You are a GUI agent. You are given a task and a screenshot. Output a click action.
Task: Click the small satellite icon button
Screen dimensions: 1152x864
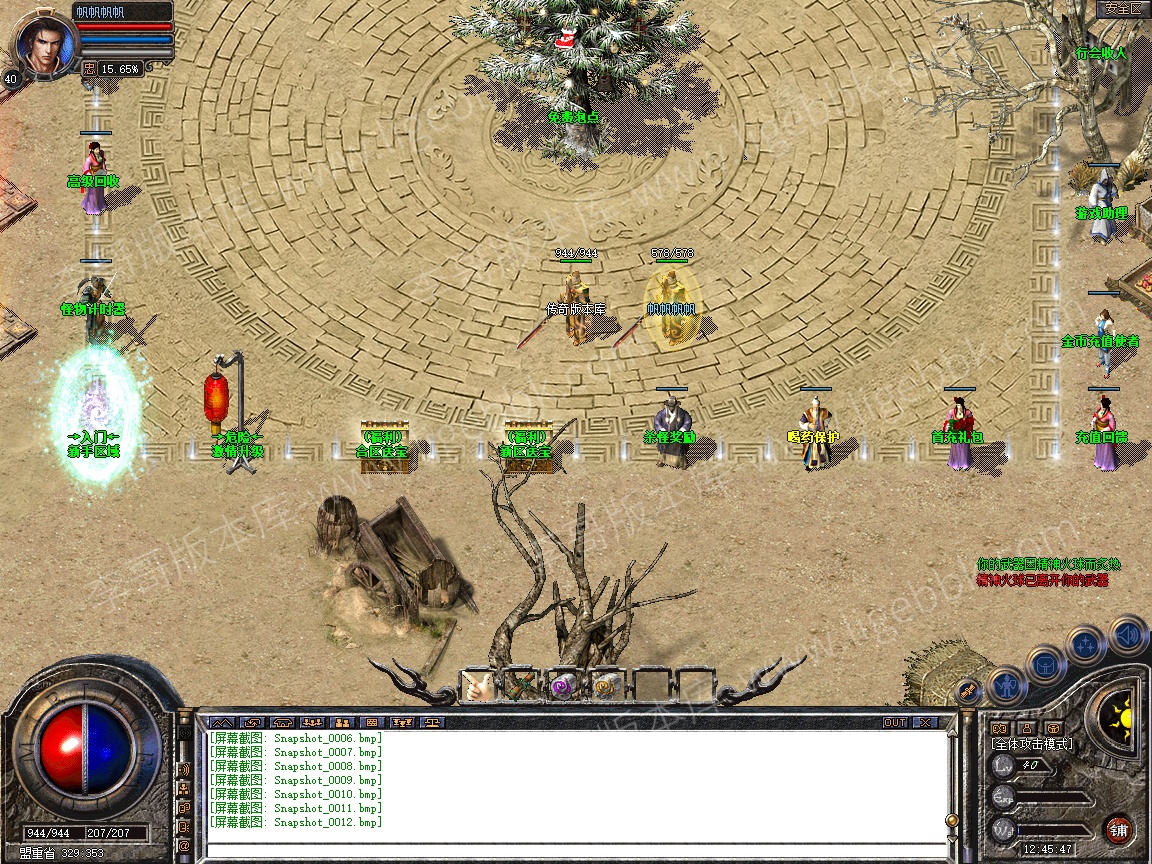[967, 690]
